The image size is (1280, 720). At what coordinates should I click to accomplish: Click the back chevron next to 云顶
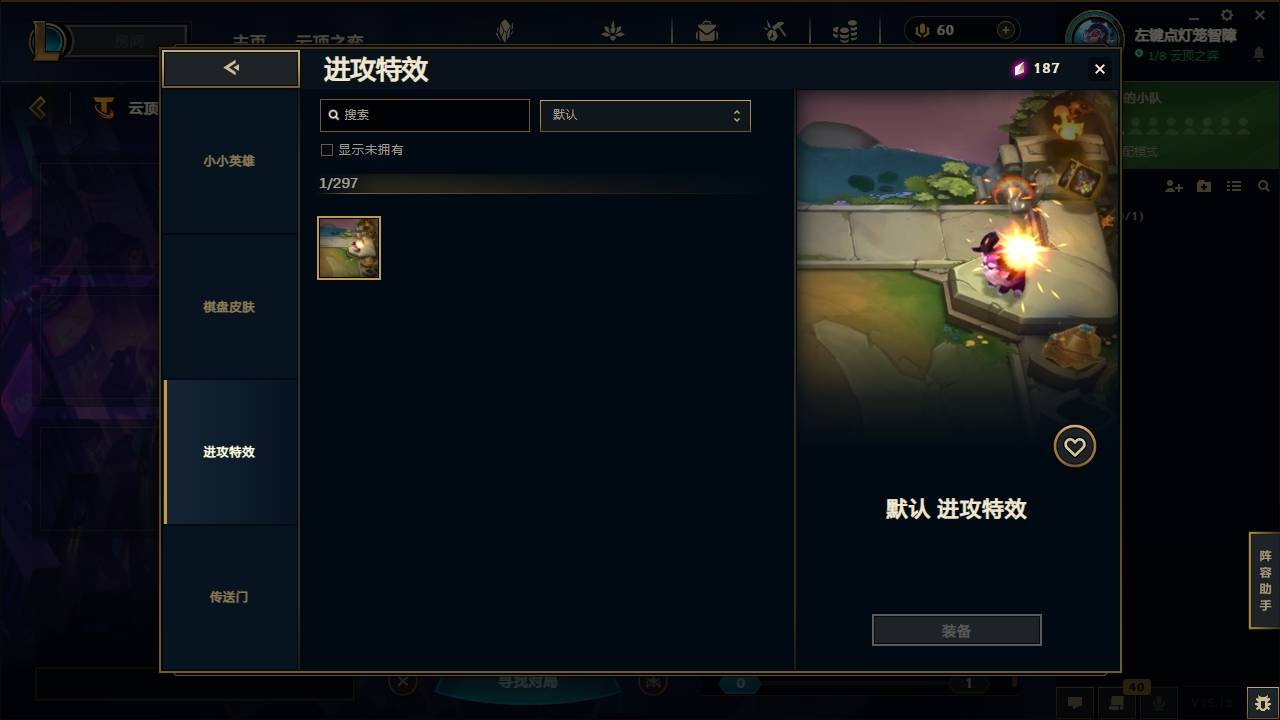[38, 108]
